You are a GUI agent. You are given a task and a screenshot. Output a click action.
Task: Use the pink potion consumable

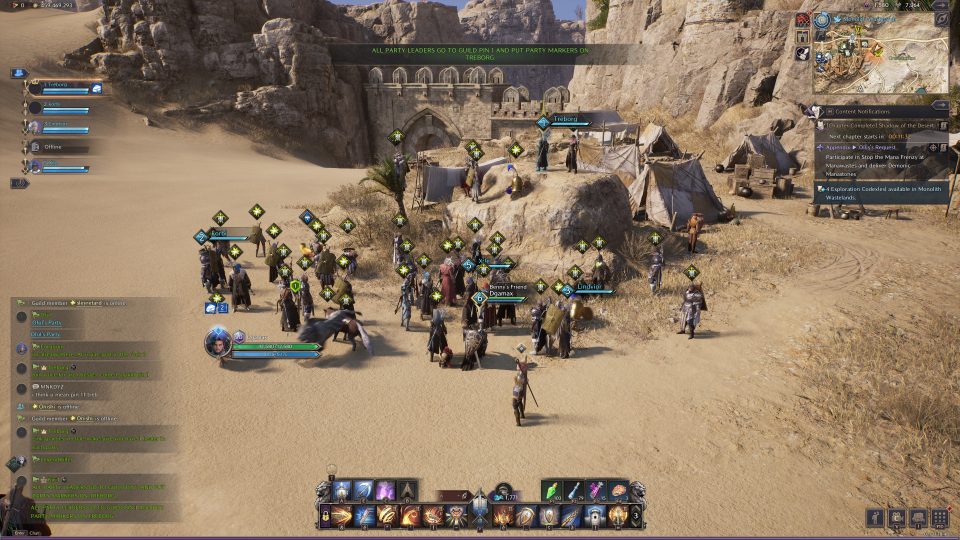[597, 491]
